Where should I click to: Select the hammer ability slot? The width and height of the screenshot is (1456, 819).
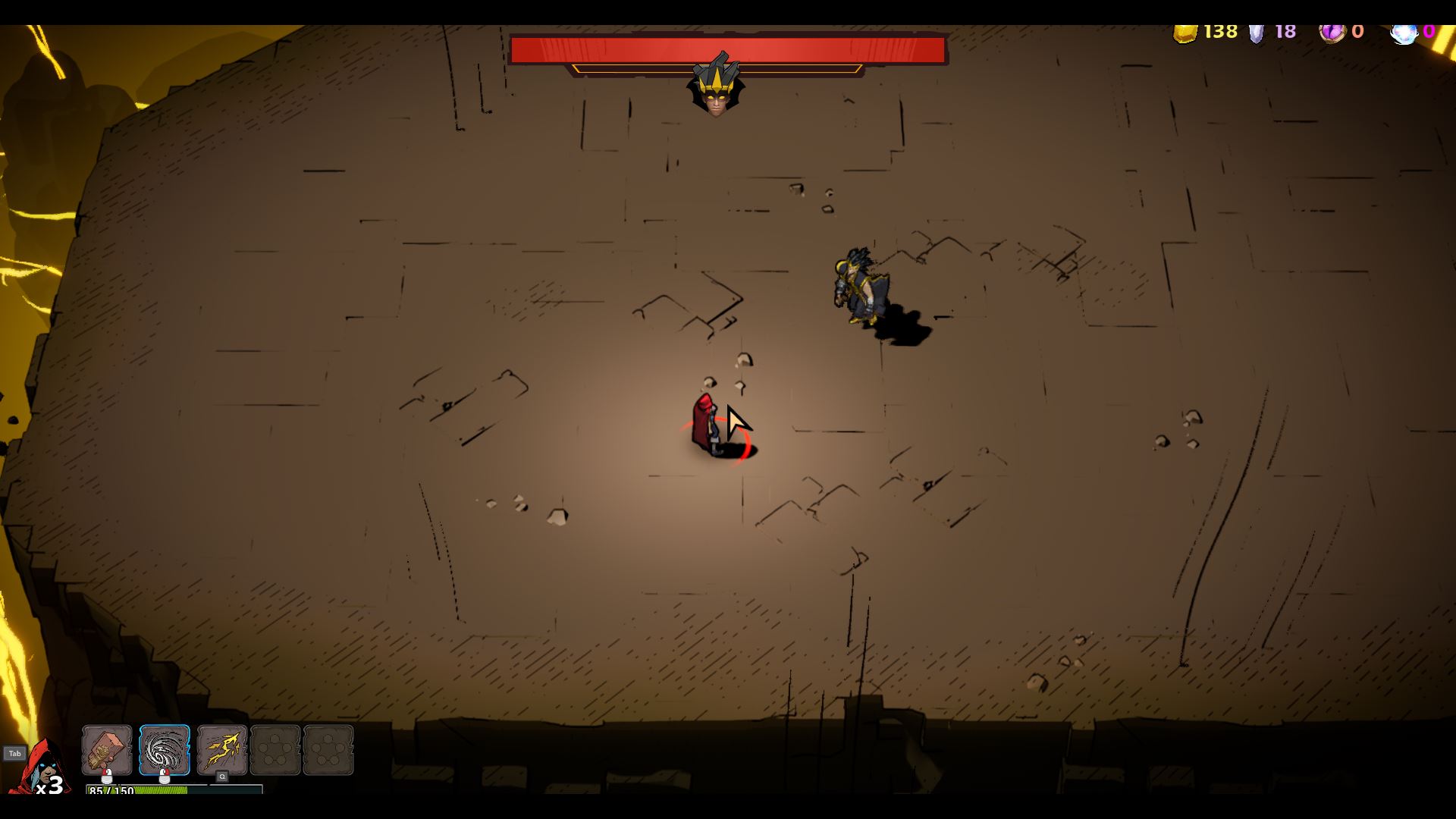[x=107, y=749]
